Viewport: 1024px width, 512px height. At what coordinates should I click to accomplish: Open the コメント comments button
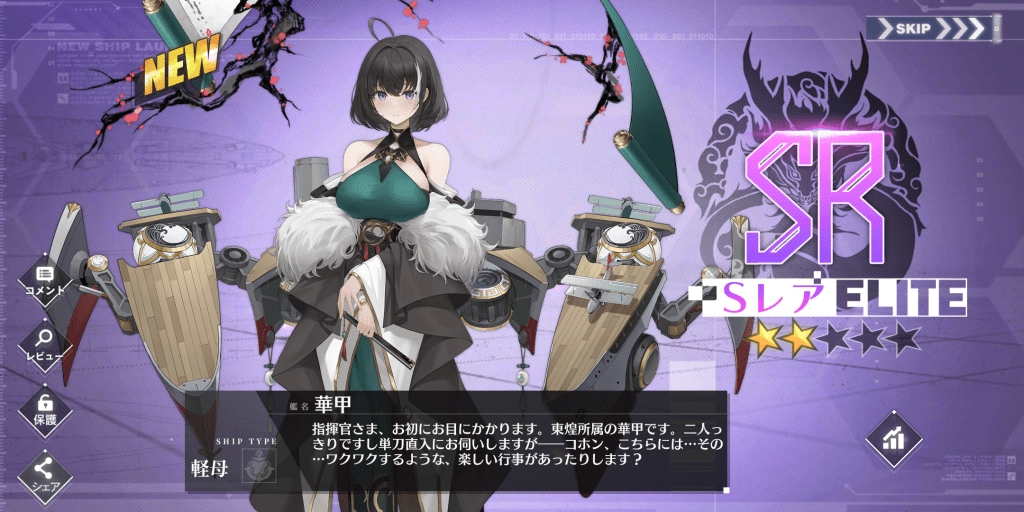coord(46,279)
